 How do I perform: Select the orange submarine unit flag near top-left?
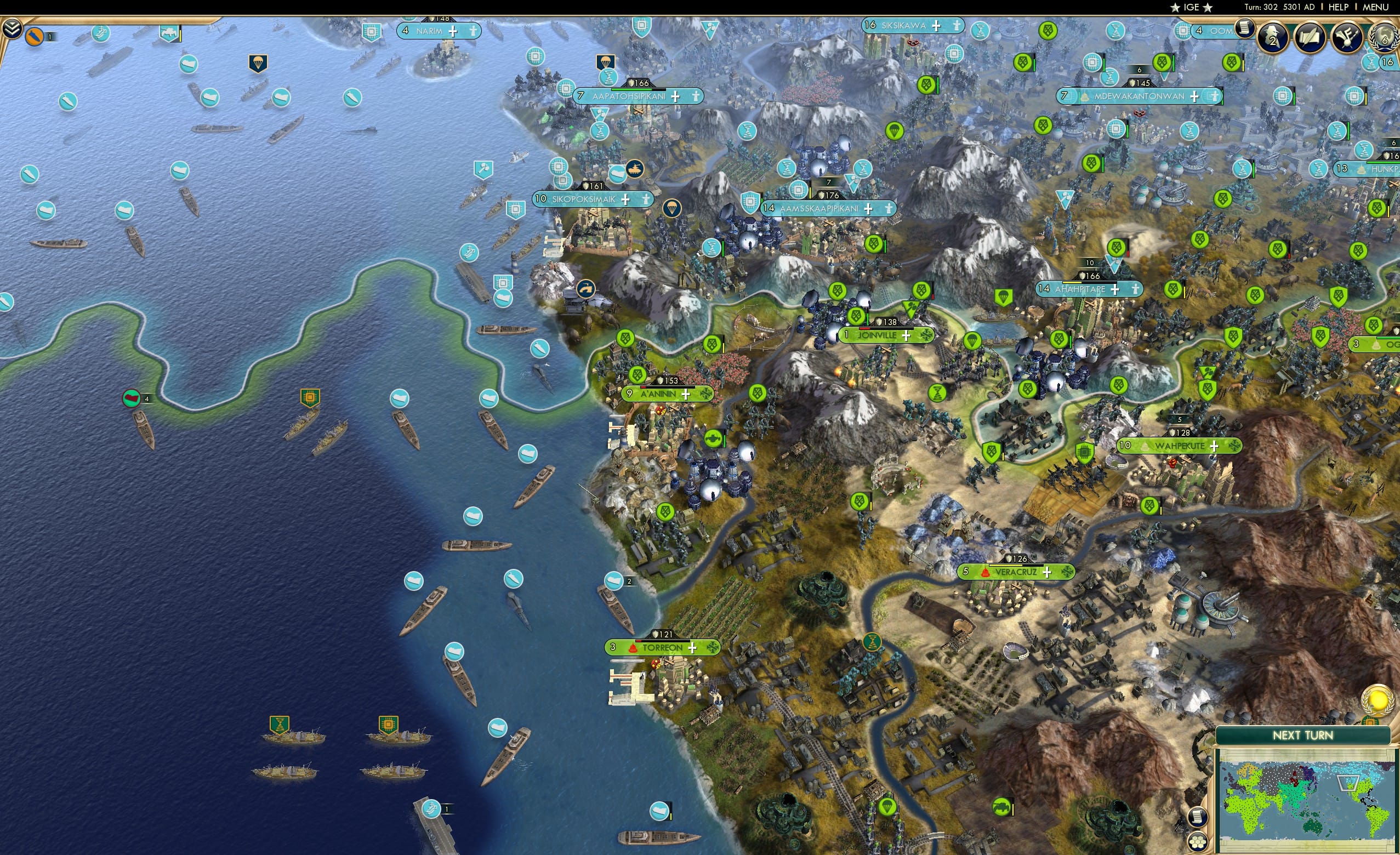pyautogui.click(x=35, y=37)
